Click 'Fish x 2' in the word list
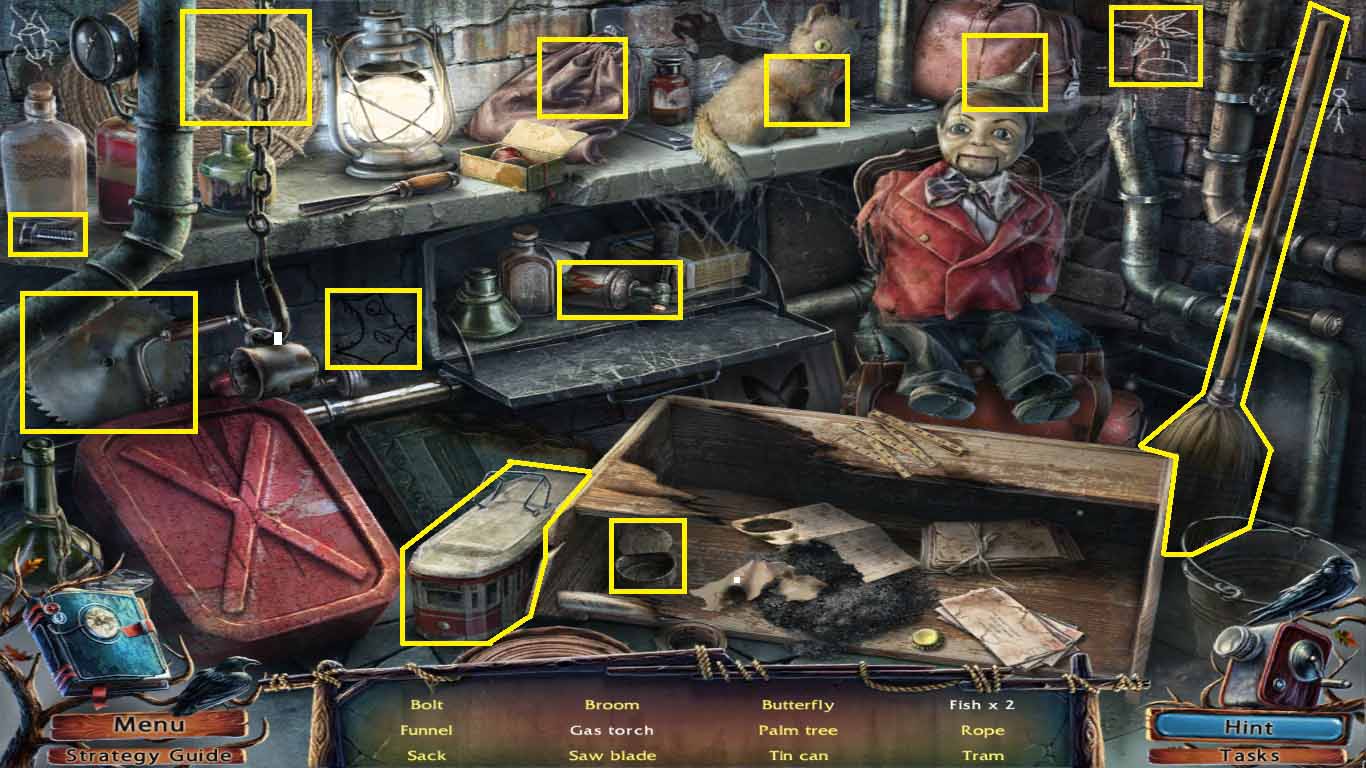Screen dimensions: 1366x768 coord(983,705)
